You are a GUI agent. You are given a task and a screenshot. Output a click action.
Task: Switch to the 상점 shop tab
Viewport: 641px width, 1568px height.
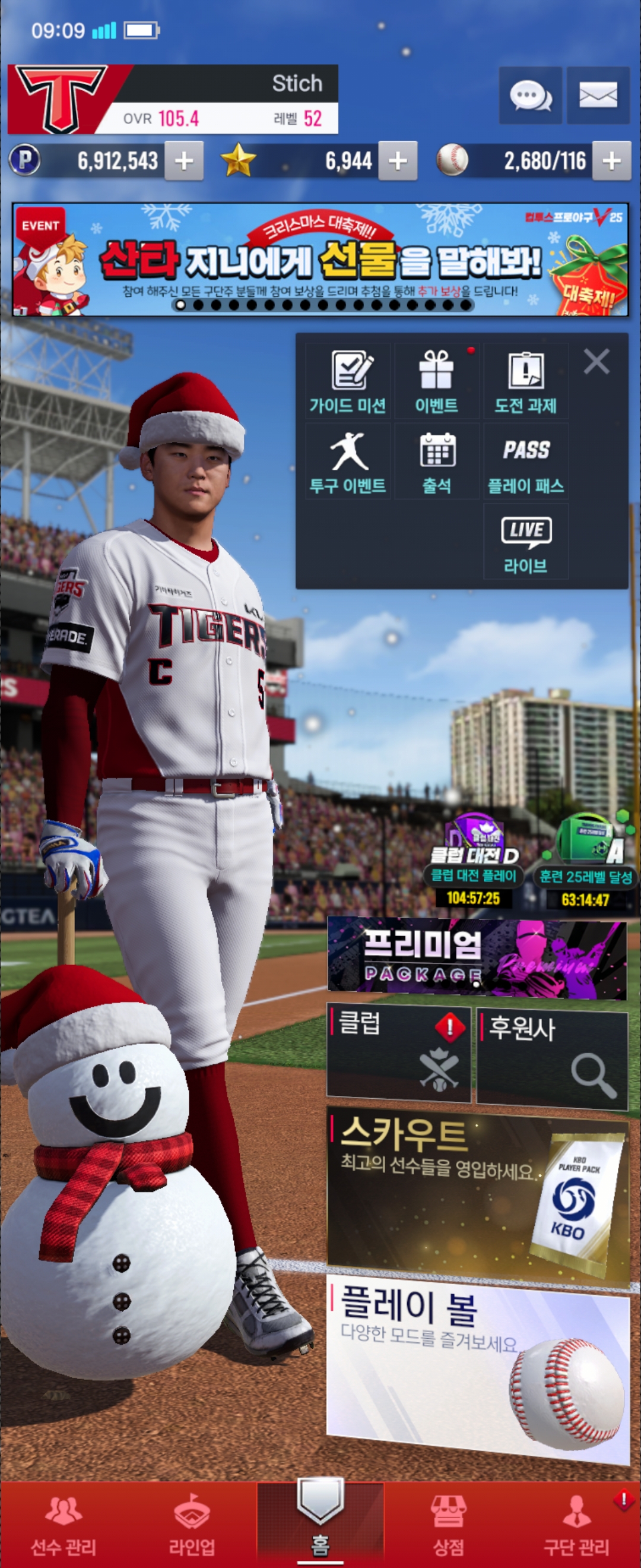click(x=448, y=1523)
